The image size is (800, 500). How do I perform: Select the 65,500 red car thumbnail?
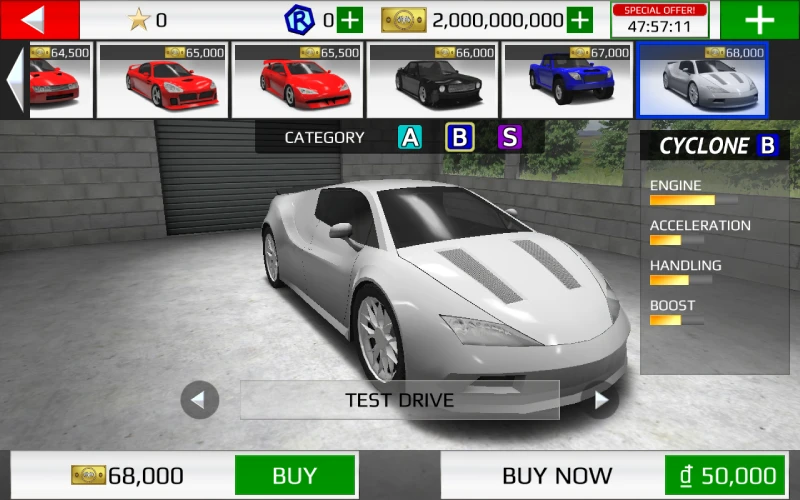(x=297, y=79)
